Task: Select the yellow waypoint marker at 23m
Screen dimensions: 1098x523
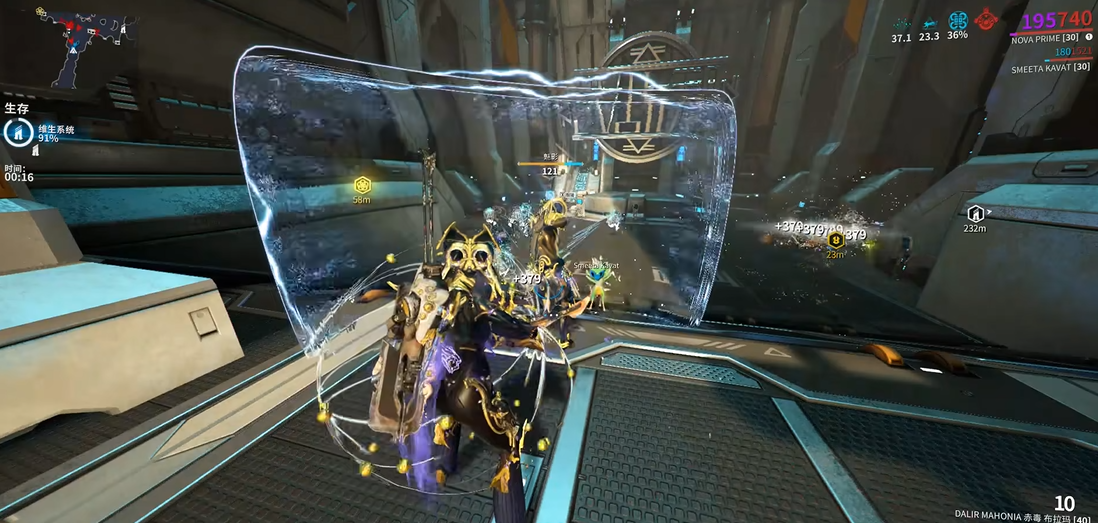Action: pos(836,240)
